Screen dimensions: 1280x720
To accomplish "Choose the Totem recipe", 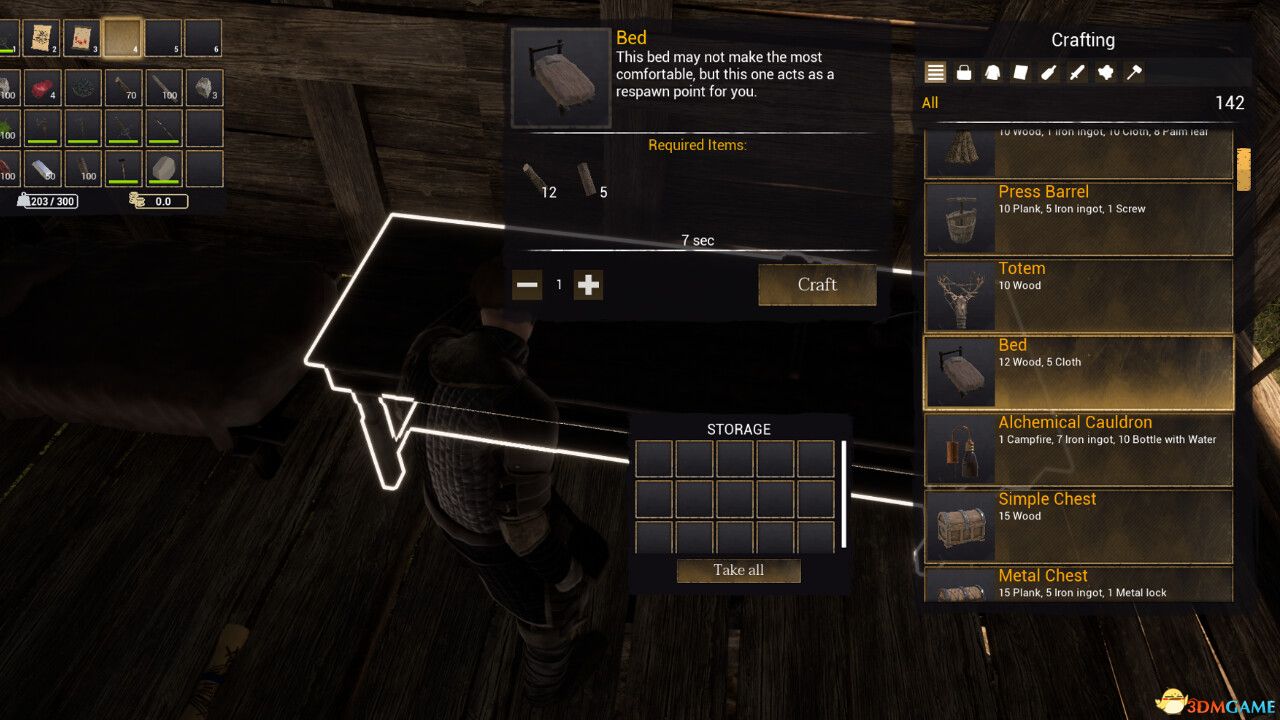I will 1078,296.
